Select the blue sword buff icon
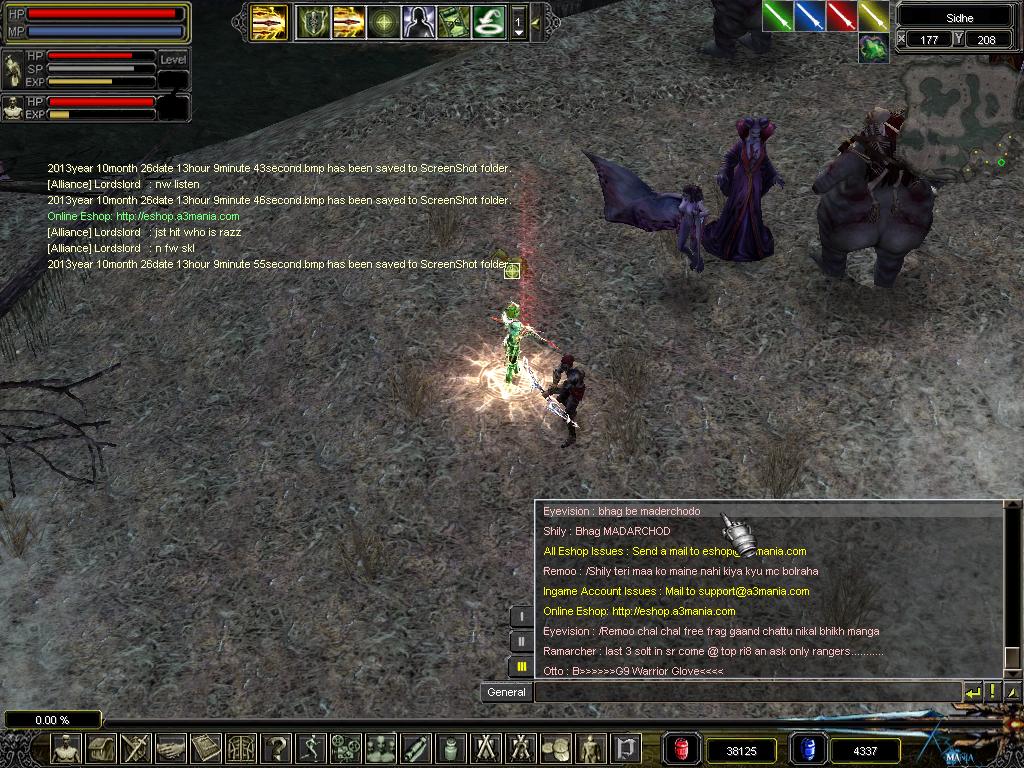 click(x=810, y=16)
